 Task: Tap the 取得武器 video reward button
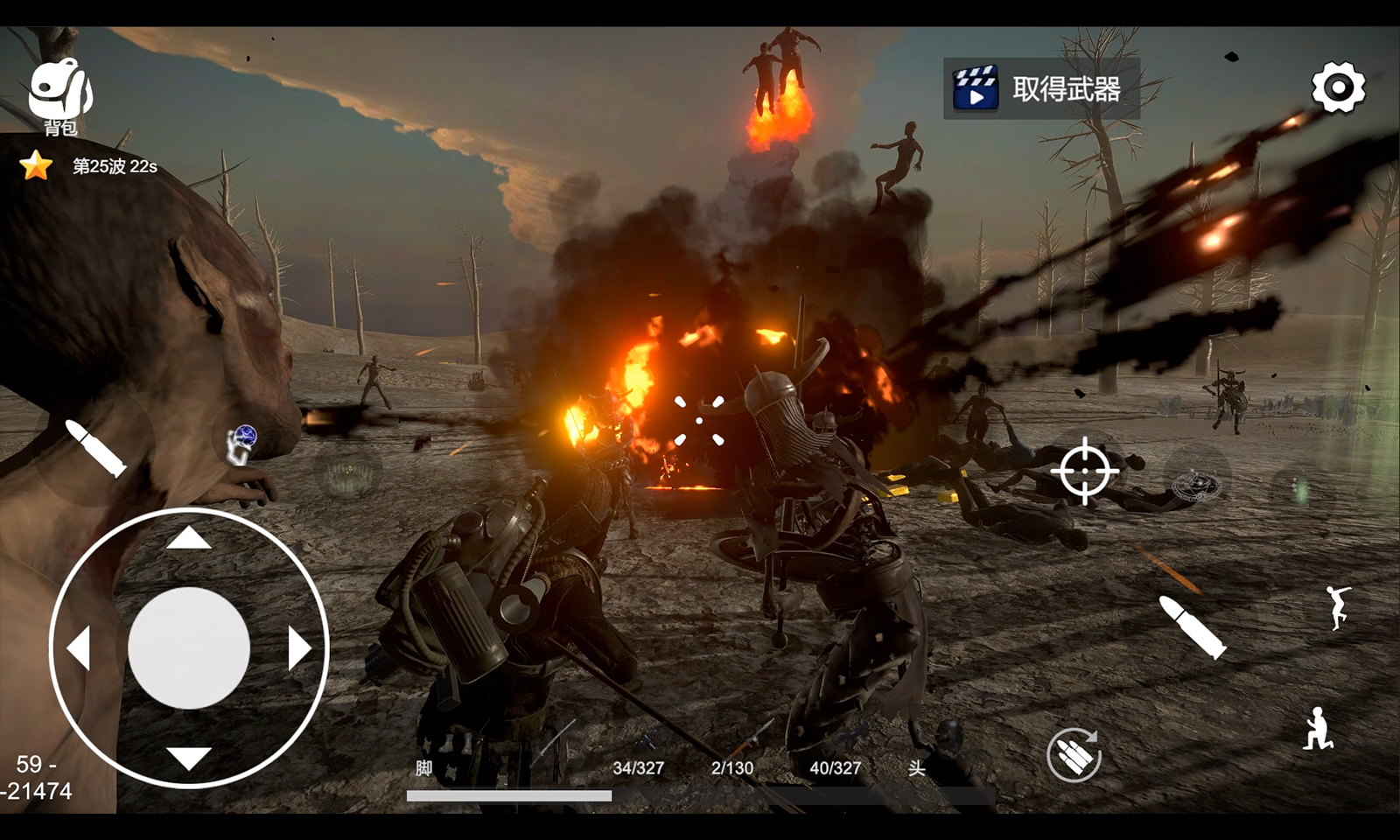1041,88
